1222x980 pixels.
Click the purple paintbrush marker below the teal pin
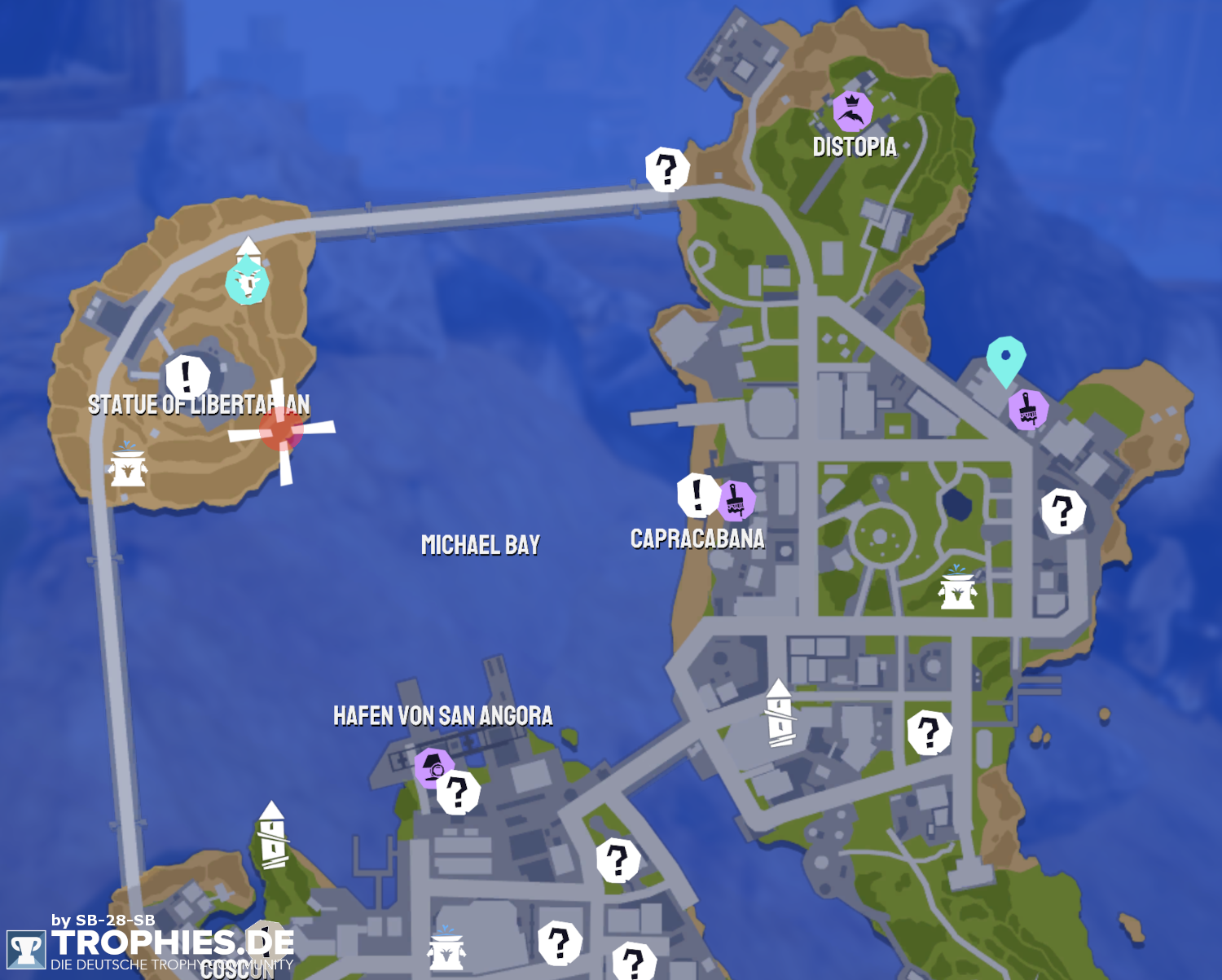tap(1028, 409)
